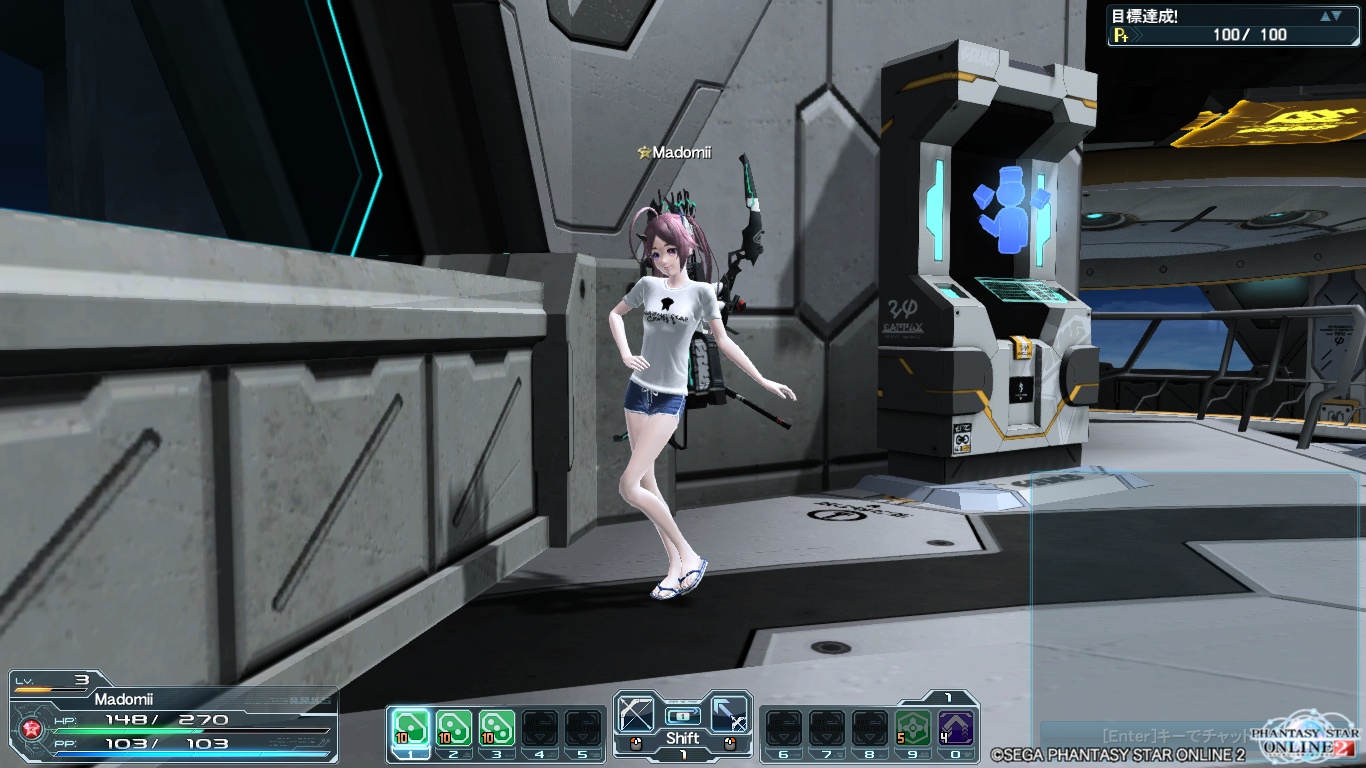
Task: Use the two-dot green item in slot 2
Action: [x=453, y=728]
